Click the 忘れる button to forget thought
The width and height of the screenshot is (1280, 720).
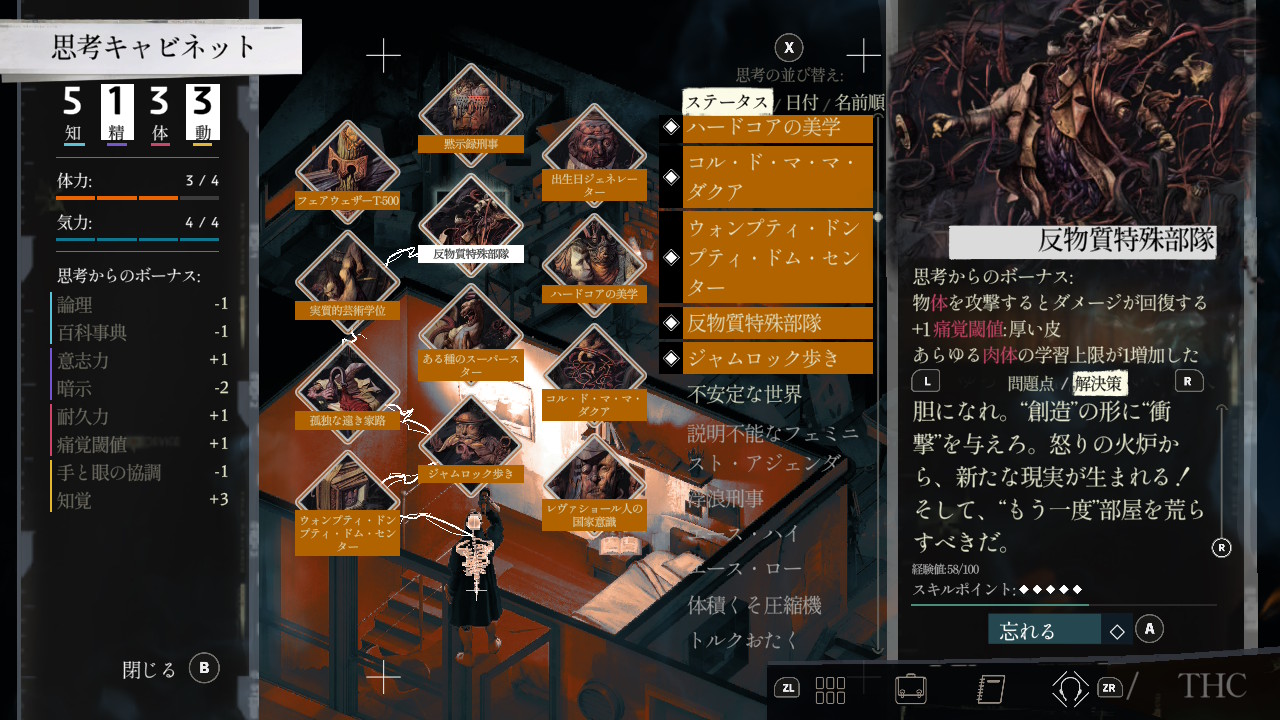[1045, 630]
